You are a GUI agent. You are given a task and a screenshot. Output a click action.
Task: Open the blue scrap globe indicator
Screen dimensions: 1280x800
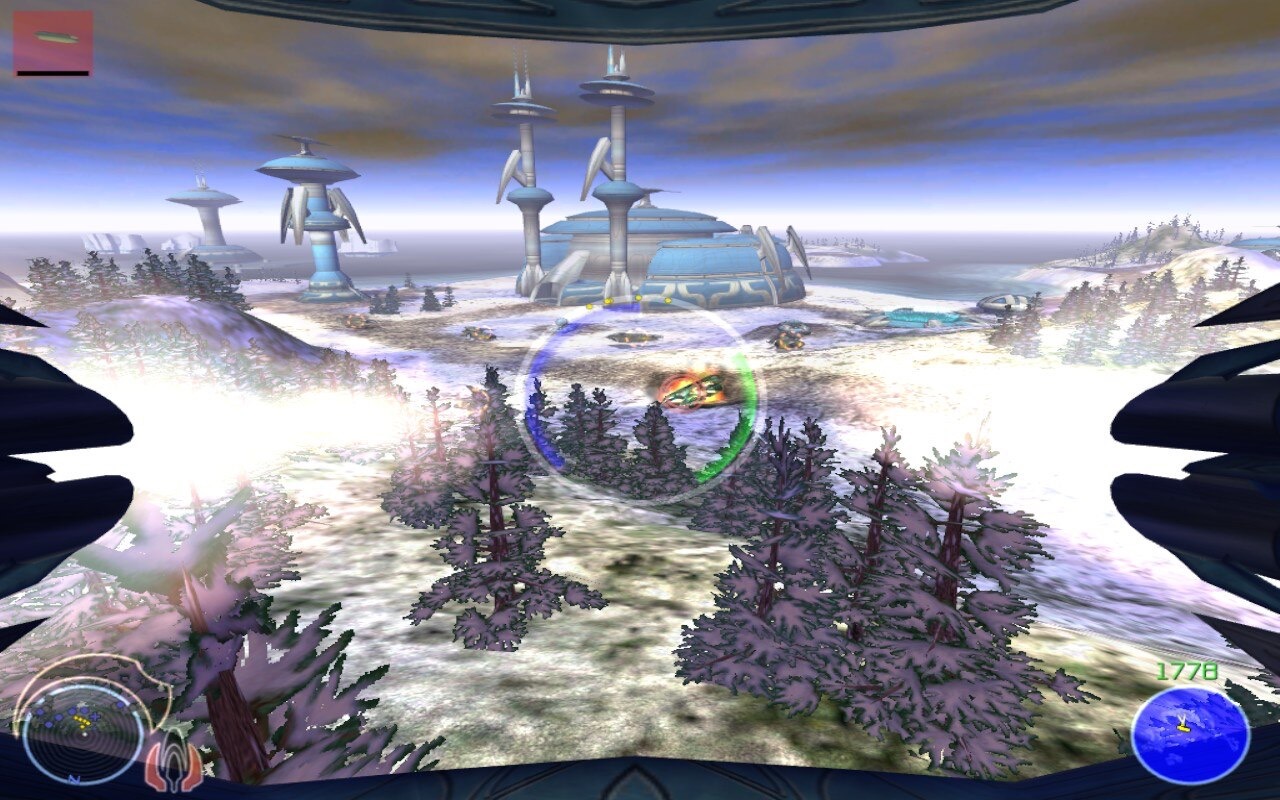coord(1190,735)
